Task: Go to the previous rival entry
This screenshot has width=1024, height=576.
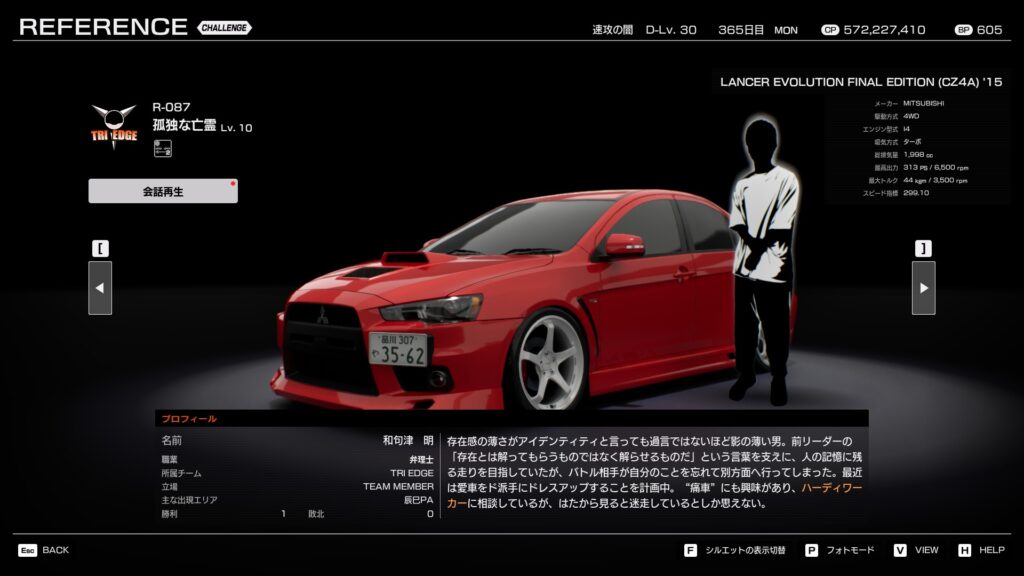Action: [x=100, y=288]
